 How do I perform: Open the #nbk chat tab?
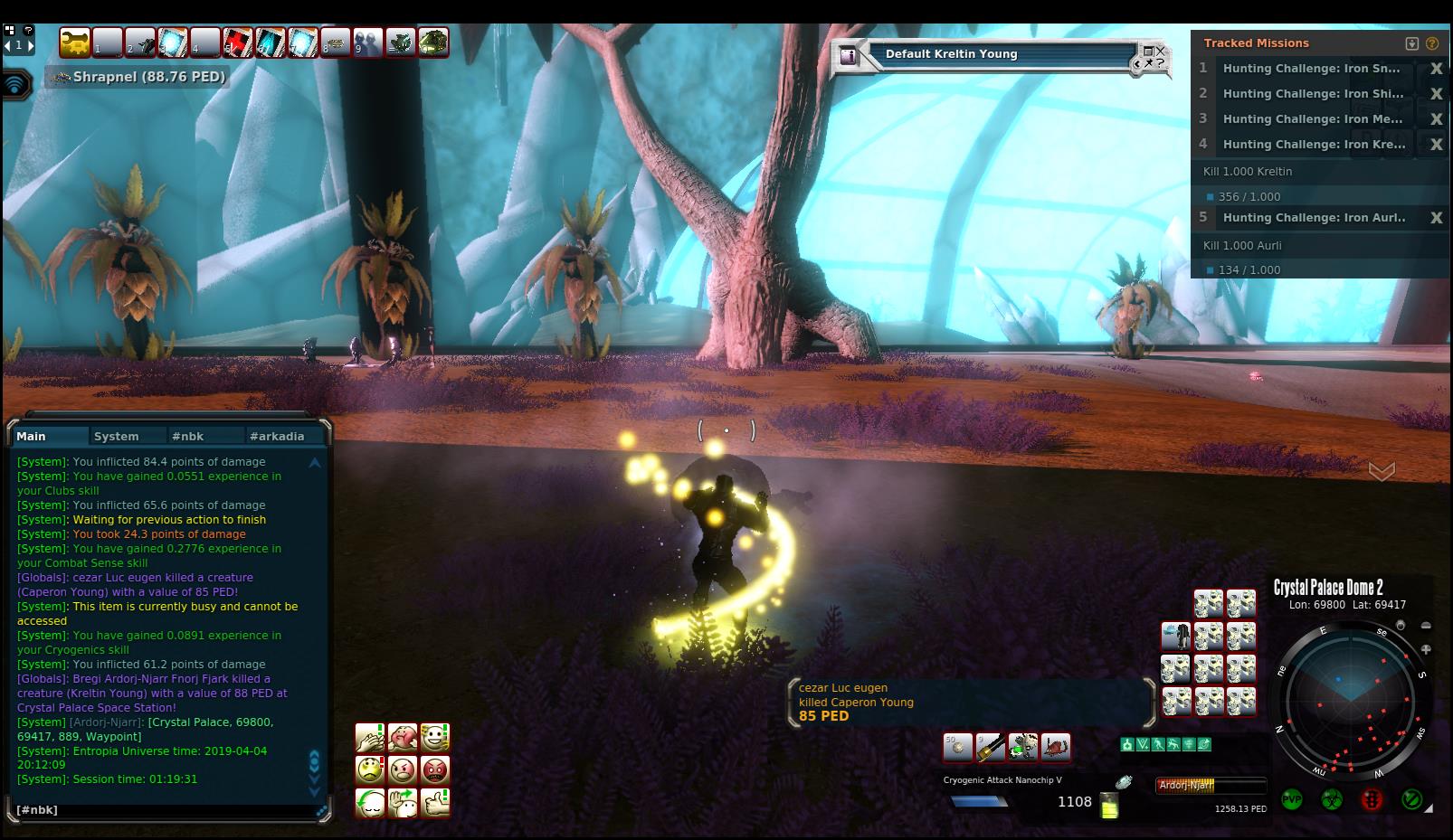tap(187, 436)
